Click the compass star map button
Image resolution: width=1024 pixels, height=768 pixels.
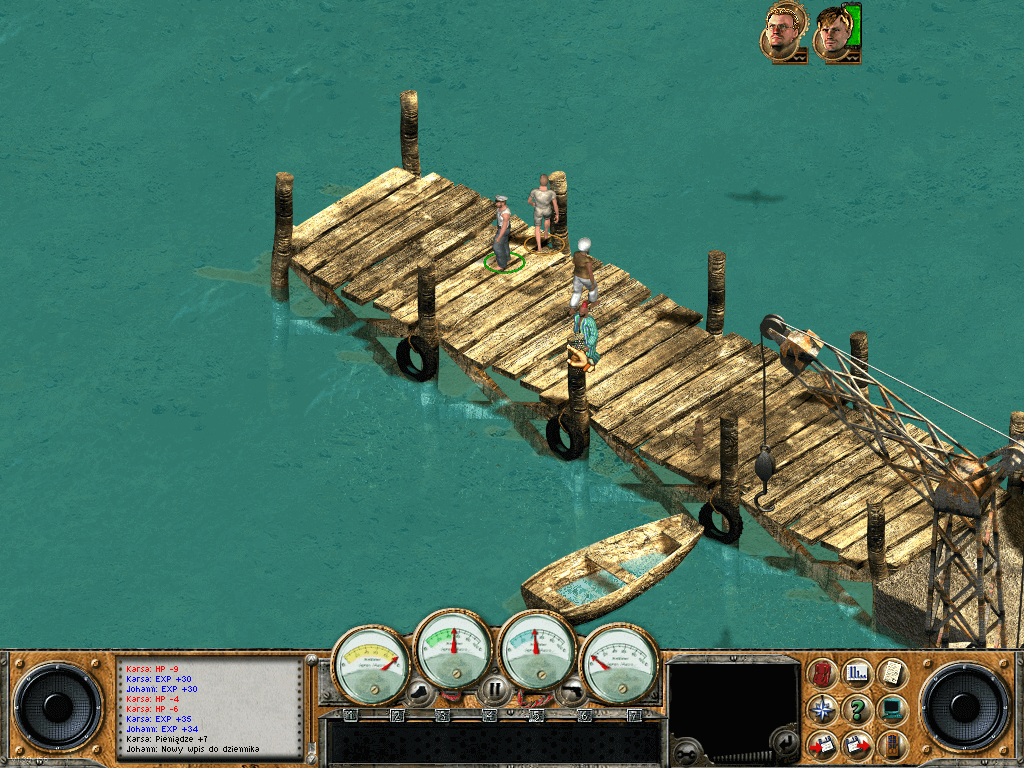tap(824, 709)
